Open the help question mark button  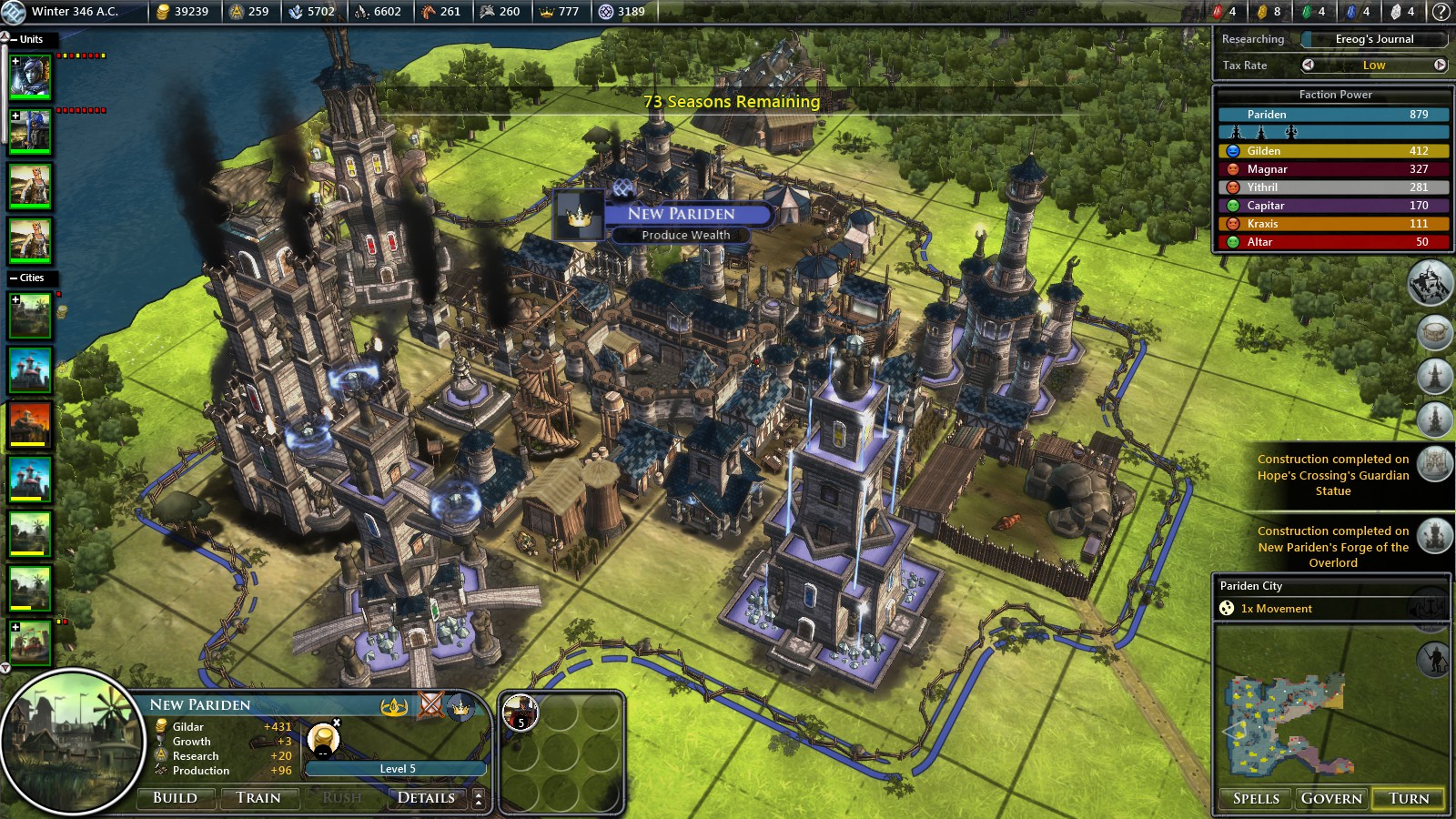[1441, 12]
